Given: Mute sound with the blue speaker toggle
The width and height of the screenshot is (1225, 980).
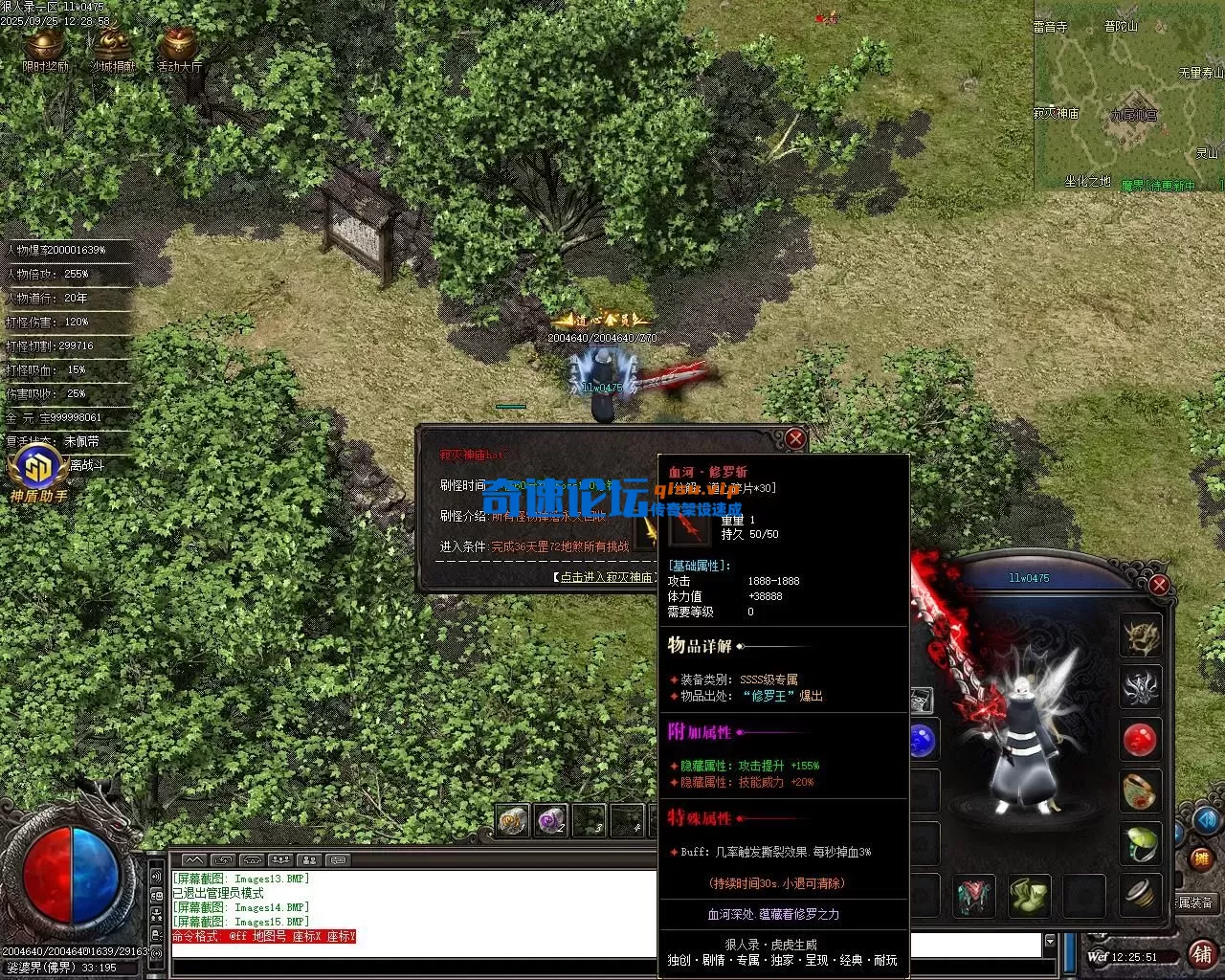Looking at the screenshot, I should 1207,820.
